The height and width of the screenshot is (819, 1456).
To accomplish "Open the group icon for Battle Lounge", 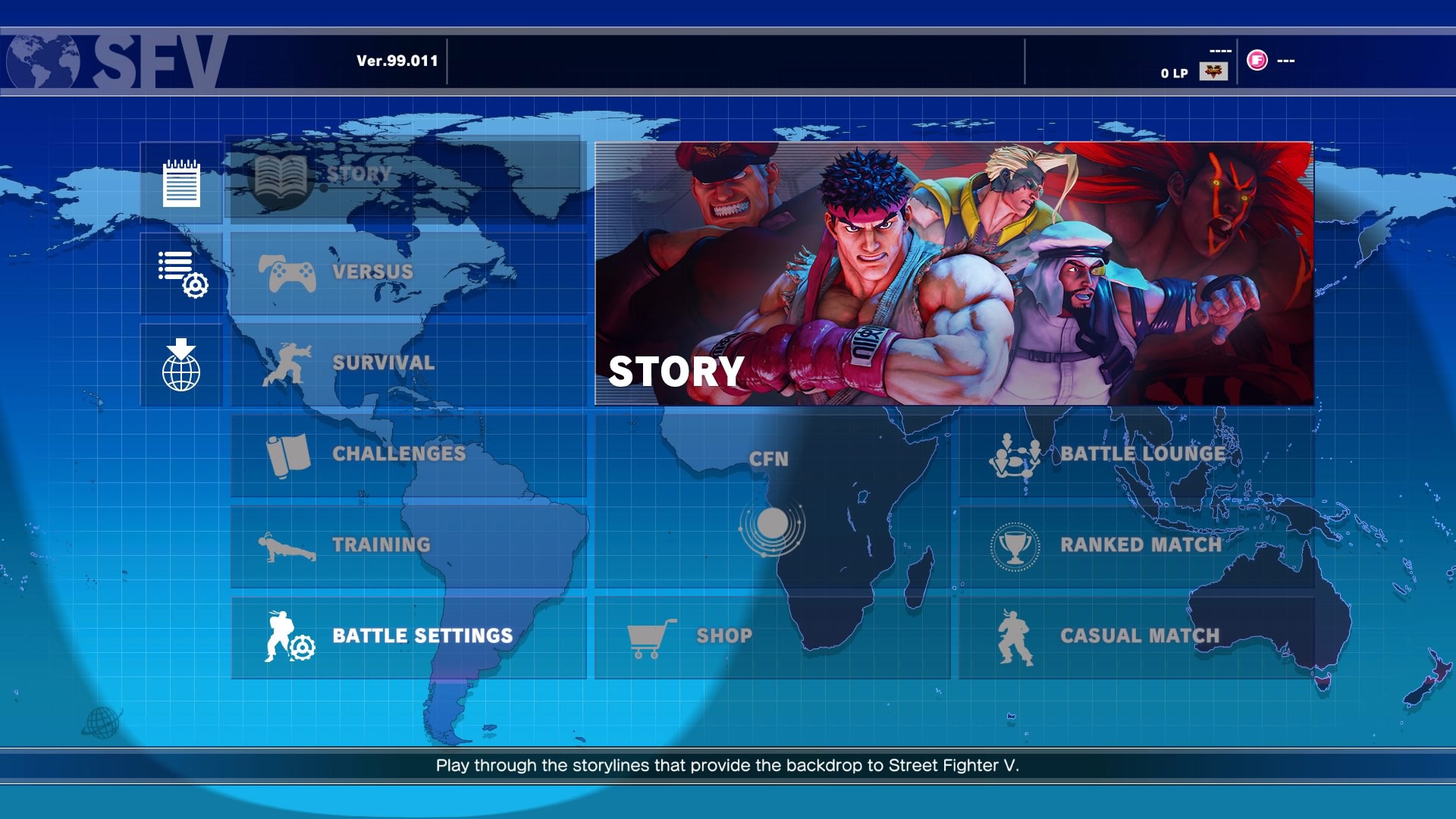I will point(1016,453).
